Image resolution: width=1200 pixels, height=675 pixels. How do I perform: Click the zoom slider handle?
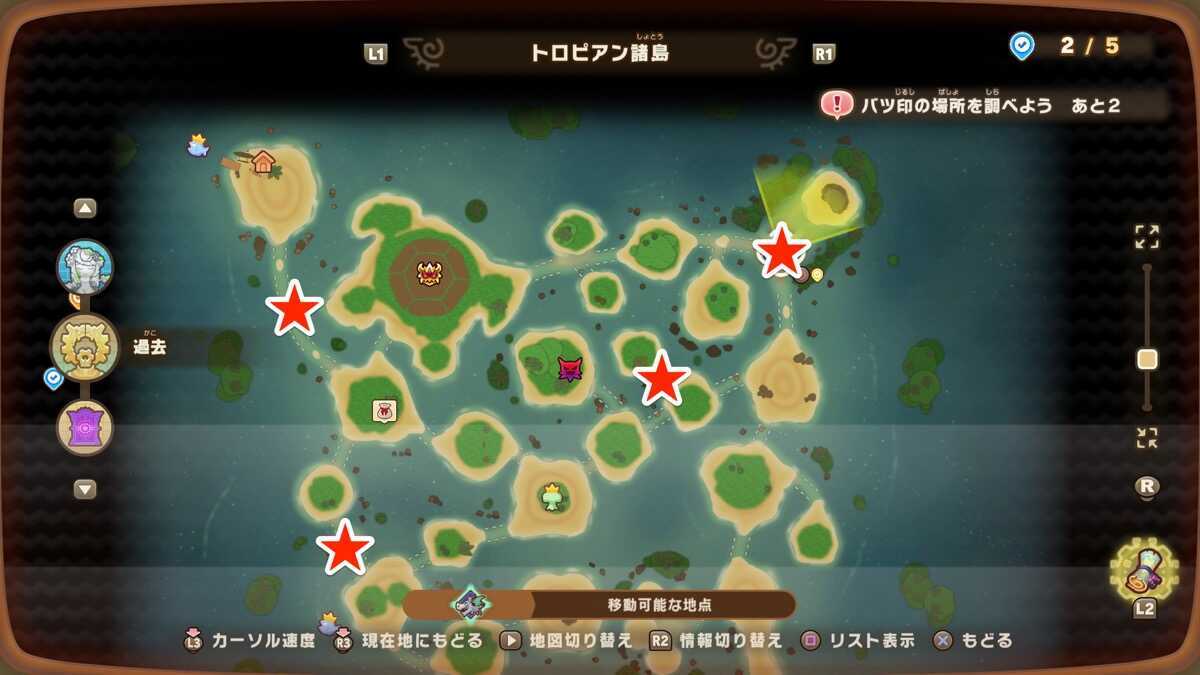(1147, 359)
